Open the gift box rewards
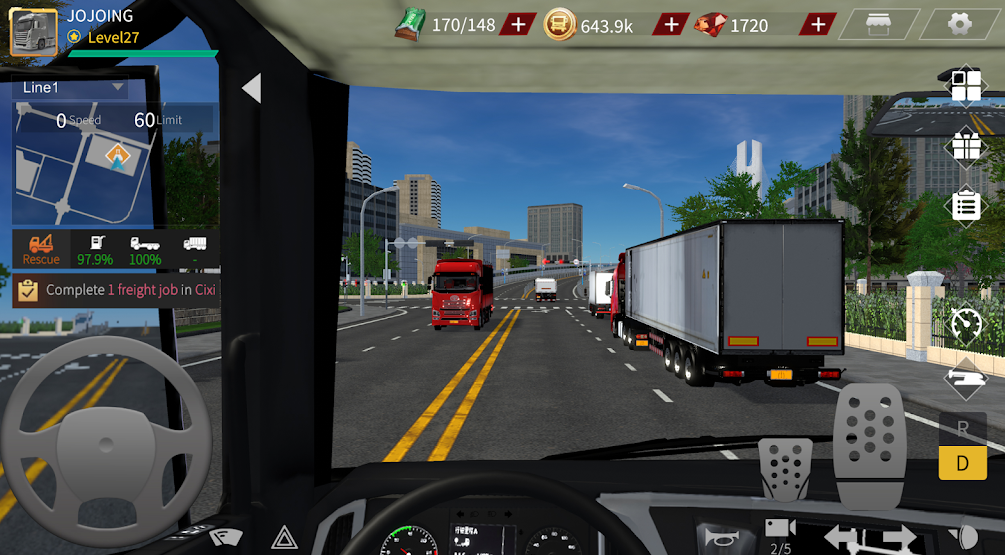1005x555 pixels. (x=966, y=147)
